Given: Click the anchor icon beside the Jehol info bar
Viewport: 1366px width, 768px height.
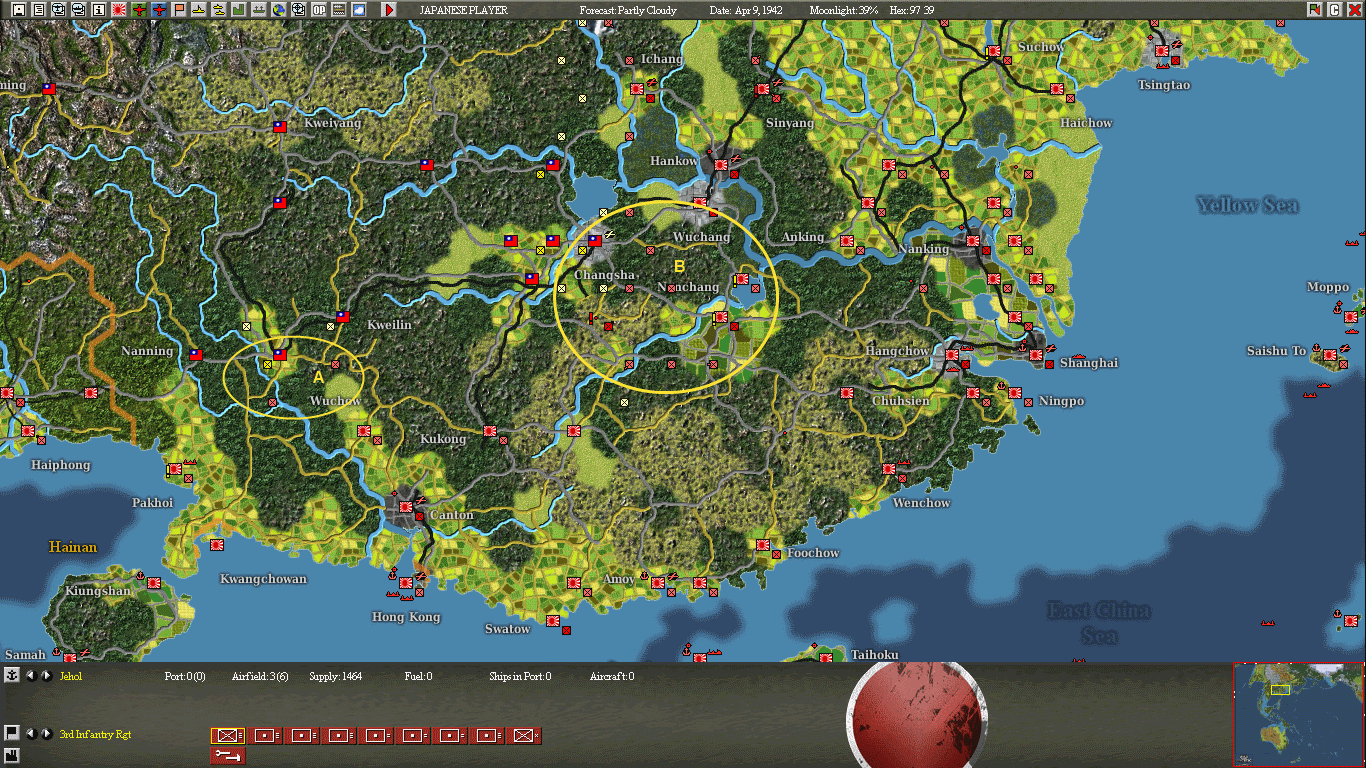Looking at the screenshot, I should pyautogui.click(x=11, y=676).
